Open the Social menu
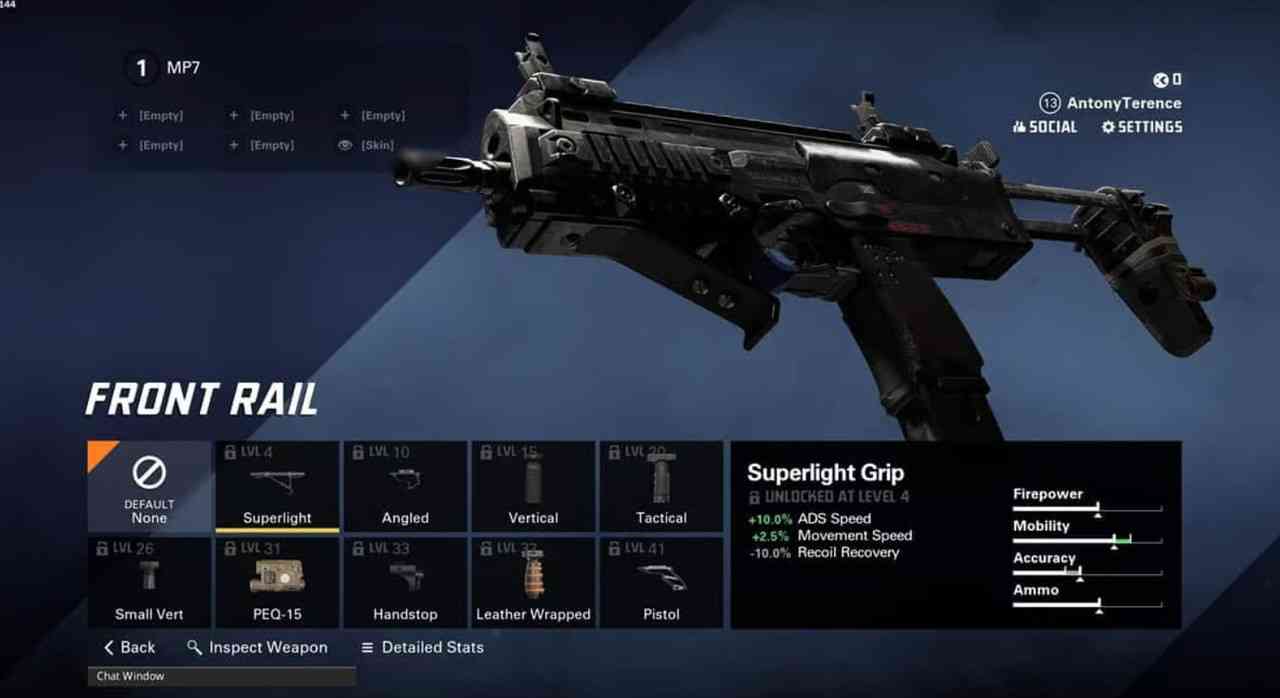 pos(1045,127)
